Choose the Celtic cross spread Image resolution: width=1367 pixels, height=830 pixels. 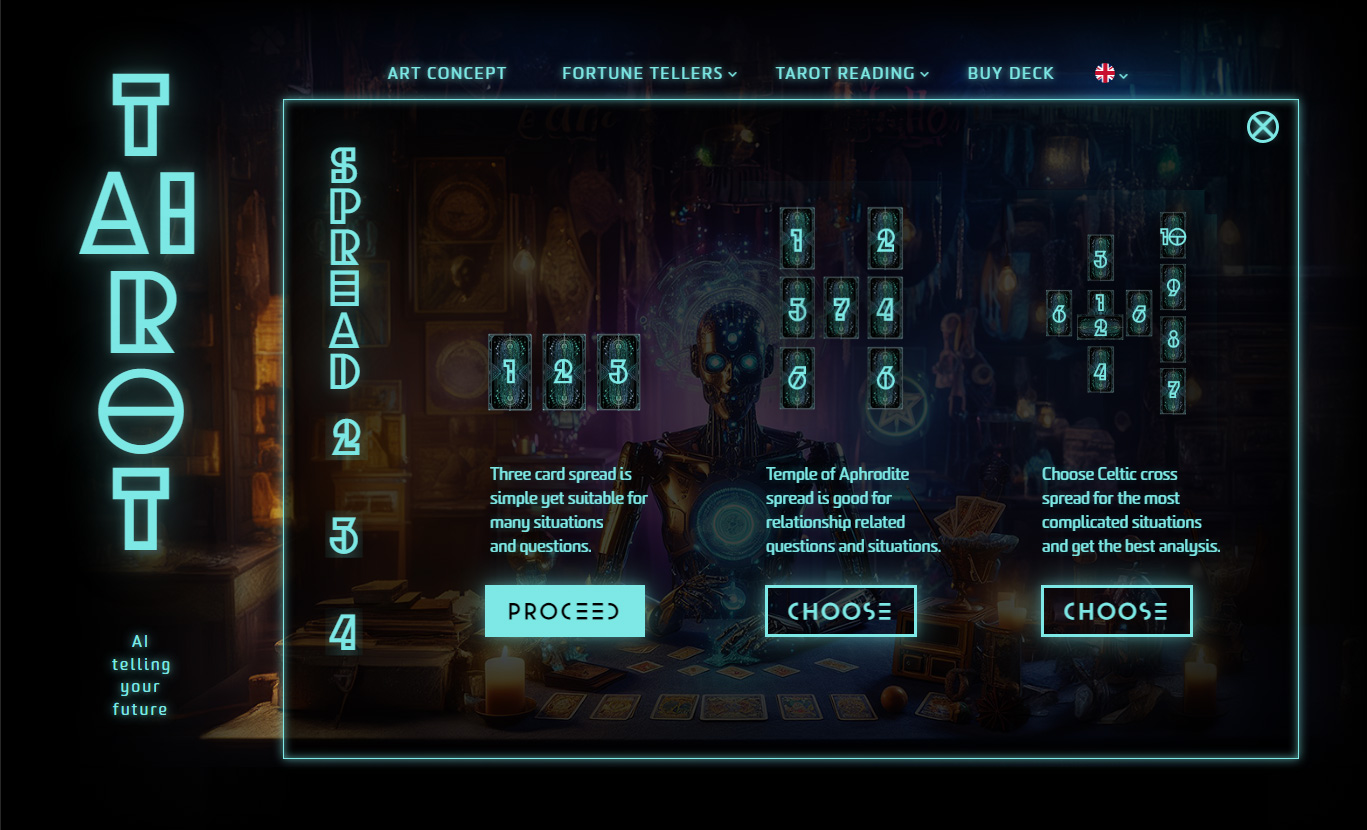[1116, 611]
